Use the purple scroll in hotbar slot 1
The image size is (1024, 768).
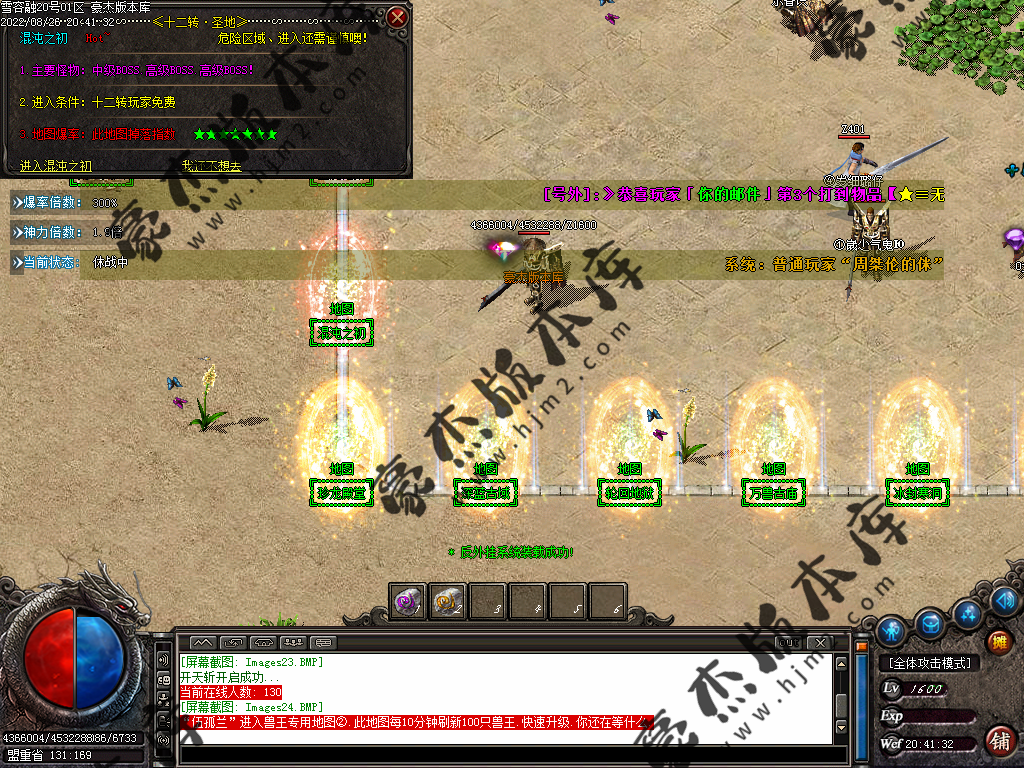coord(408,602)
